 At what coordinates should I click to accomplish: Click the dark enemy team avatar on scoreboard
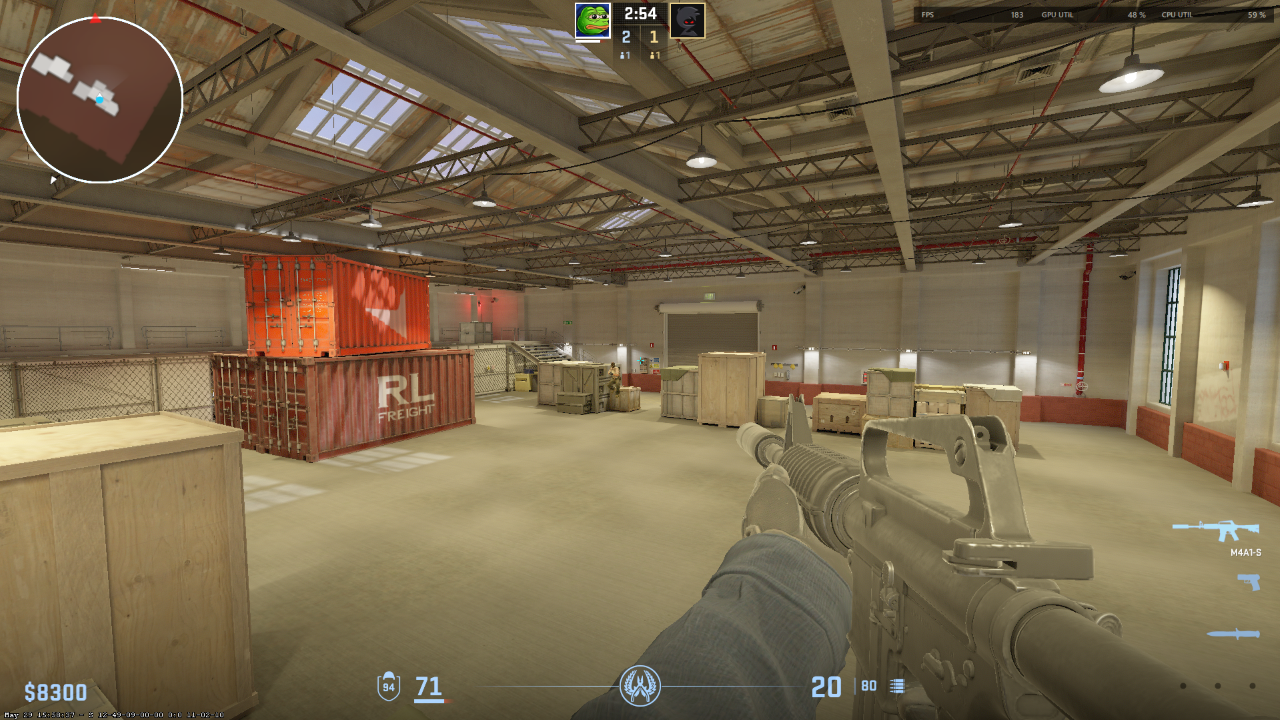click(688, 22)
